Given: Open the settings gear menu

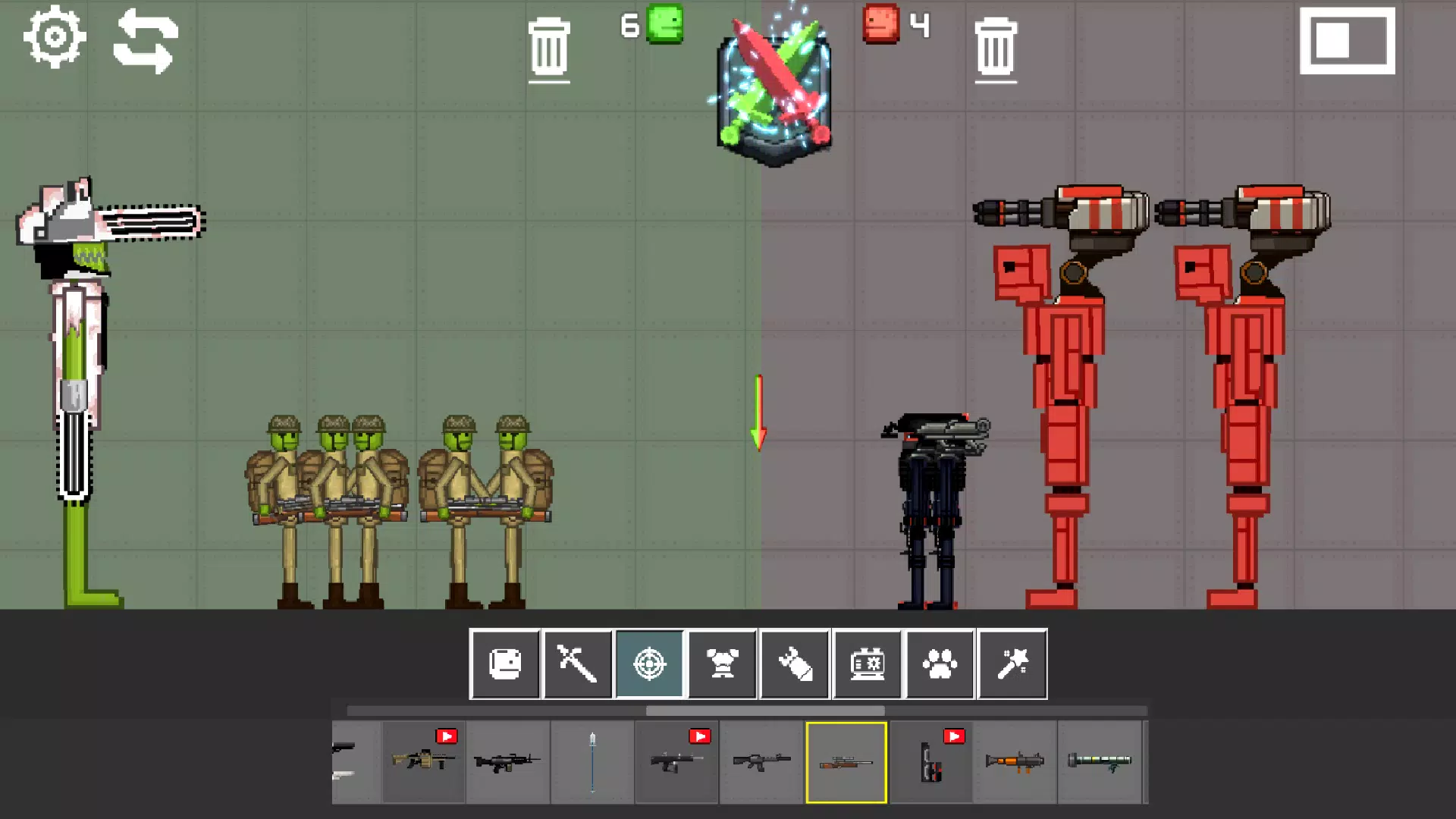Looking at the screenshot, I should coord(53,36).
